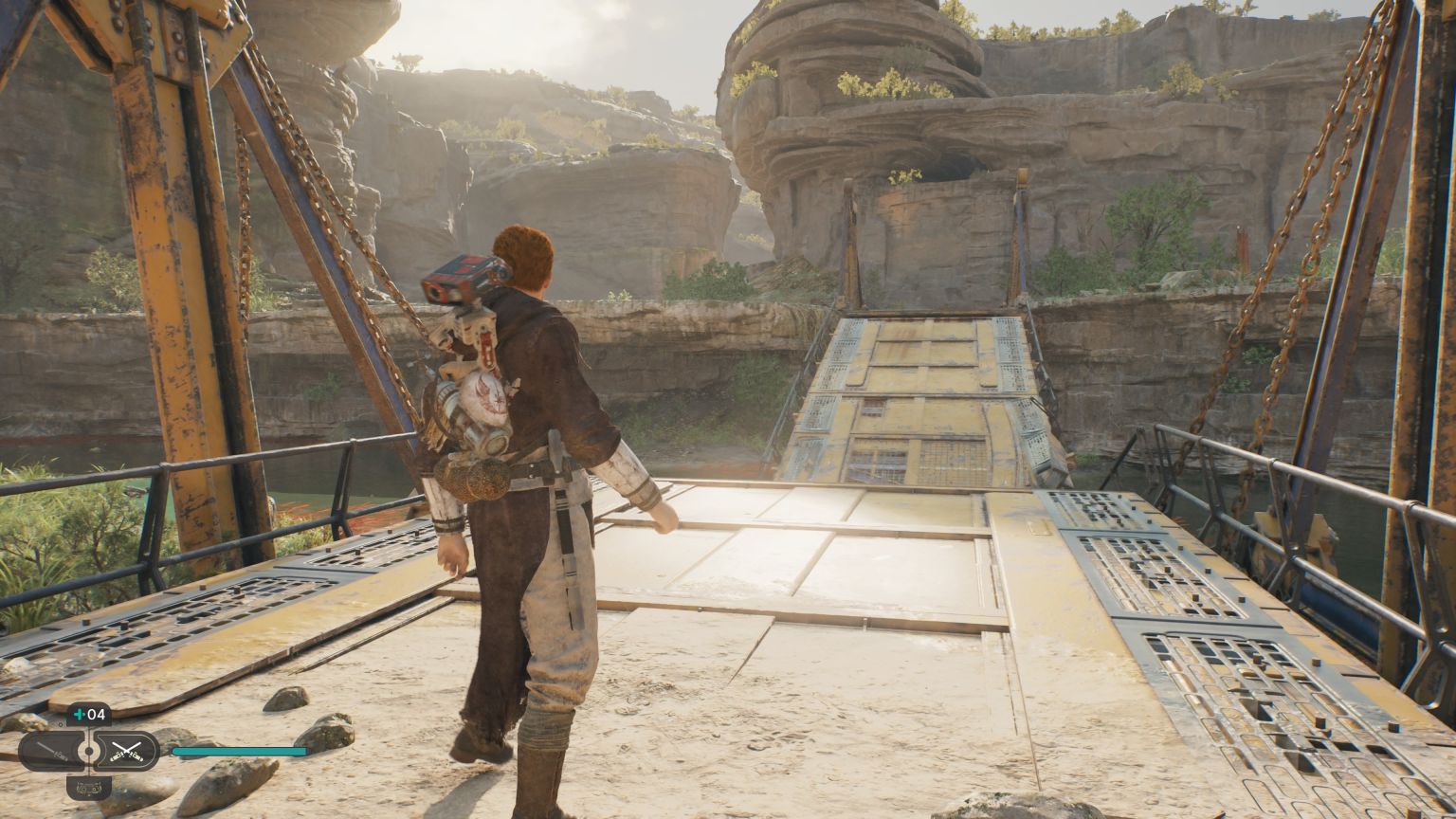
Task: Click the teal health bar
Action: (238, 750)
